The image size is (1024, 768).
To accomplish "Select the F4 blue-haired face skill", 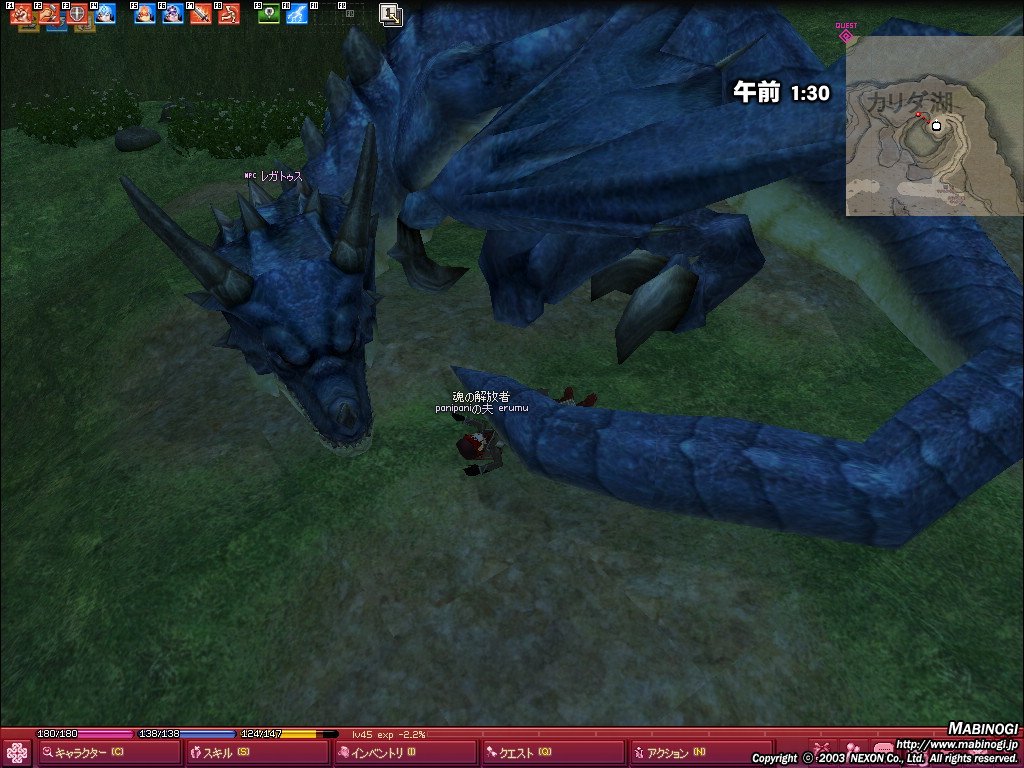I will tap(105, 14).
